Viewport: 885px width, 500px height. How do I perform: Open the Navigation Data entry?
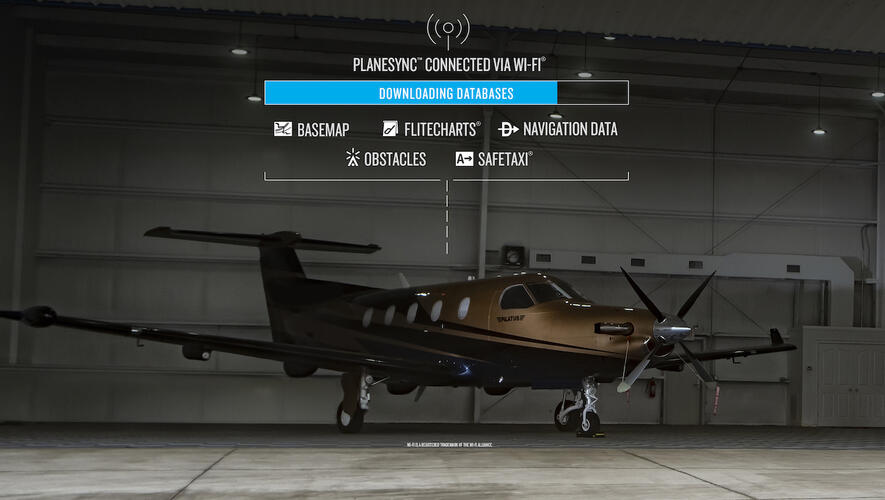click(558, 129)
